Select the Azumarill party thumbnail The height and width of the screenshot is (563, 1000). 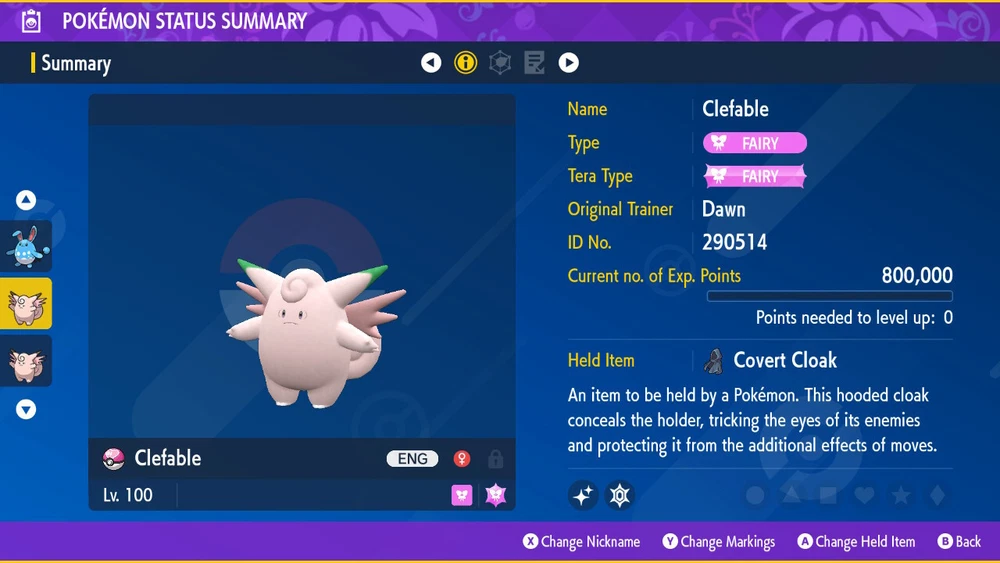coord(26,246)
